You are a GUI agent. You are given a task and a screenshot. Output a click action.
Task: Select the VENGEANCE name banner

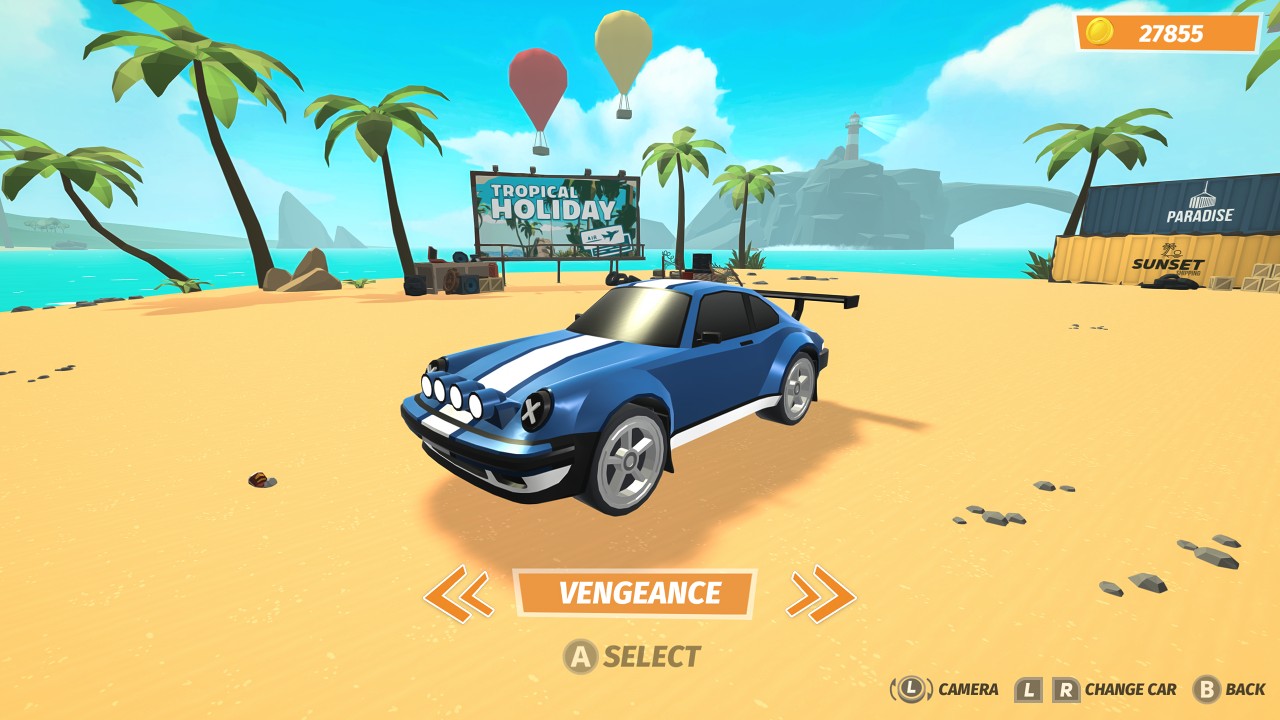click(642, 592)
